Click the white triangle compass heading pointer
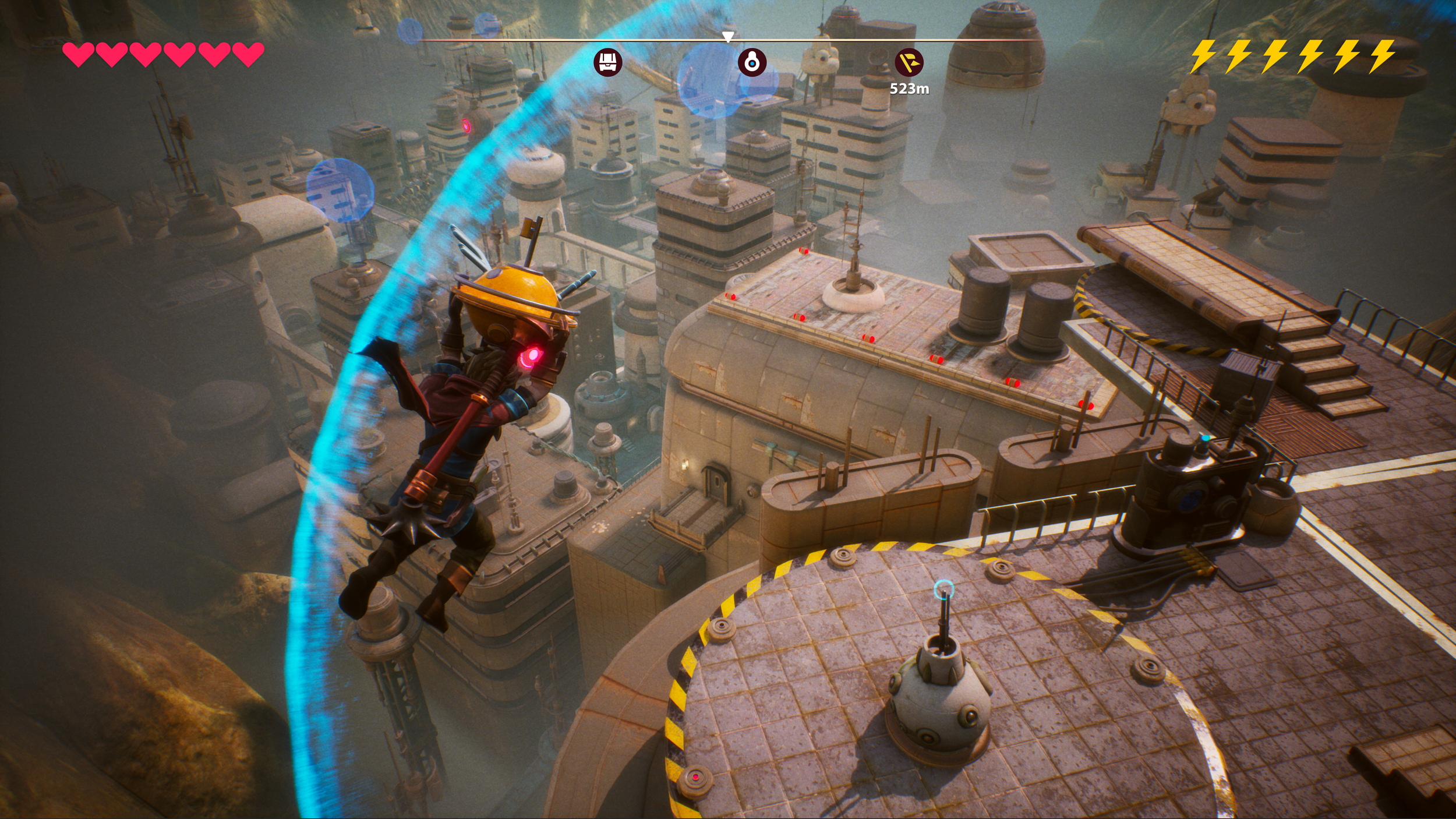 pos(727,37)
